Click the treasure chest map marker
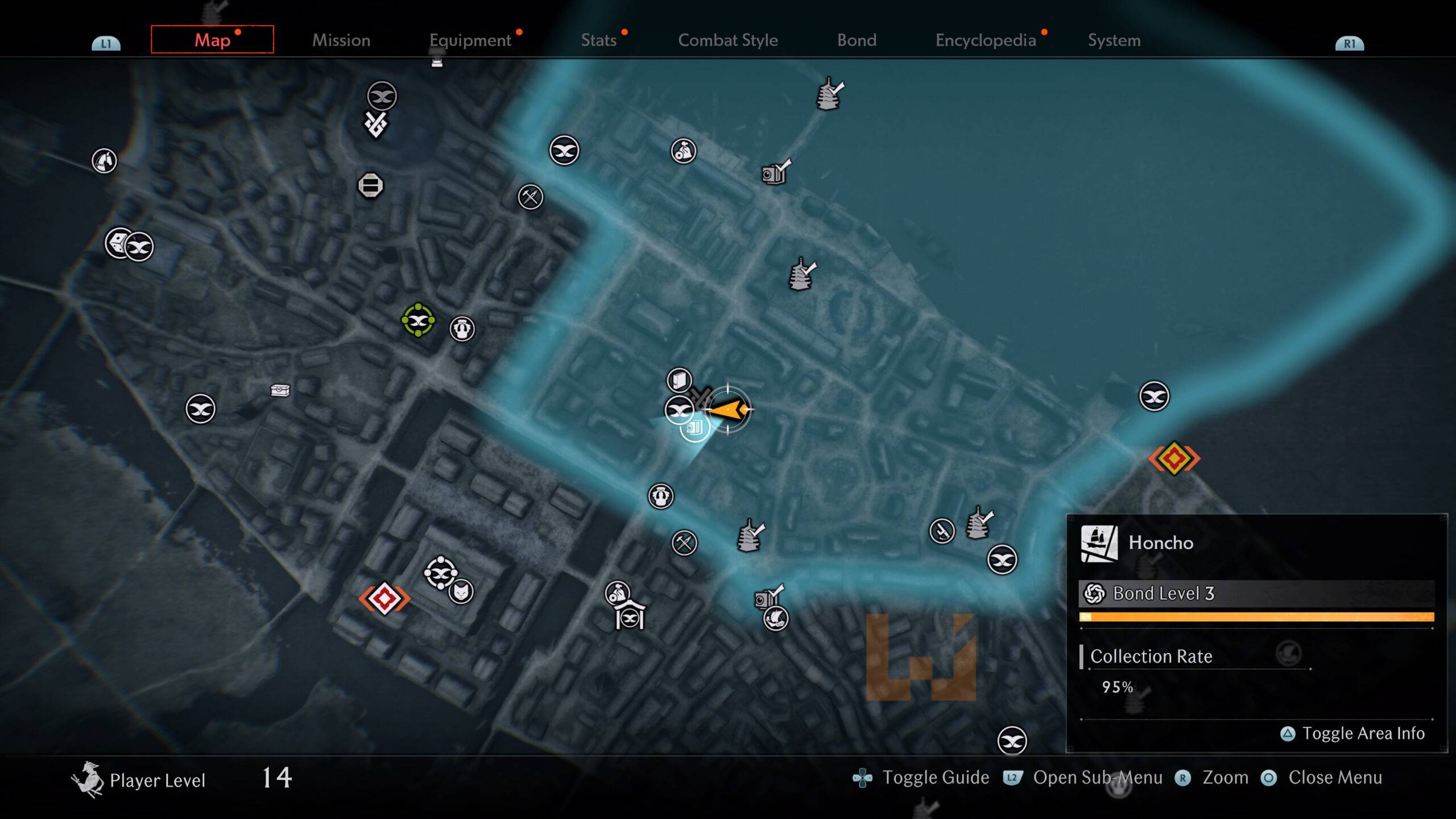1456x819 pixels. [x=280, y=390]
